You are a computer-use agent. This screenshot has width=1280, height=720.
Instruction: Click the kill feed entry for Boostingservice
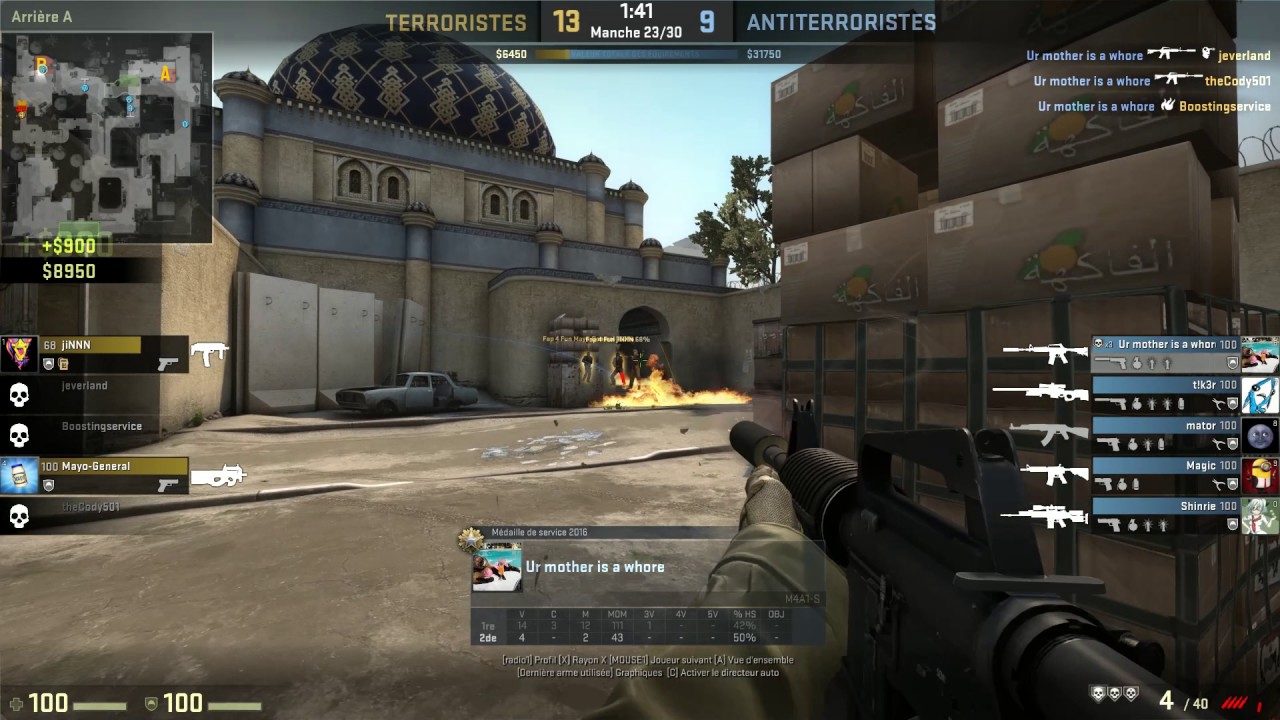[x=1153, y=106]
